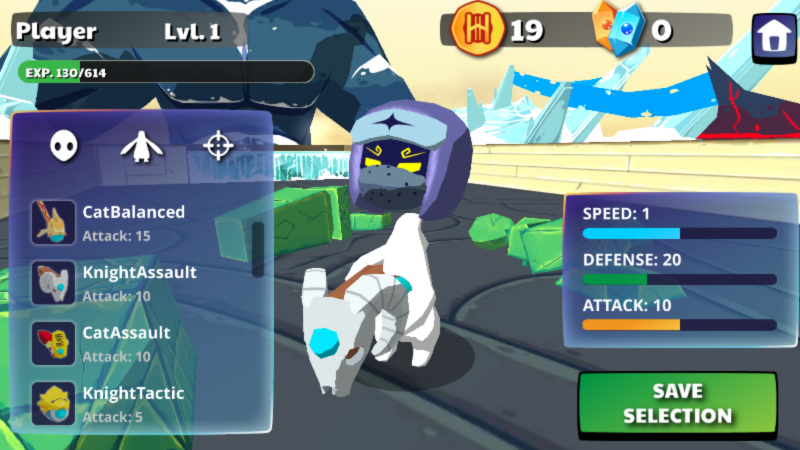Viewport: 800px width, 450px height.
Task: Save the current selection
Action: click(x=677, y=403)
